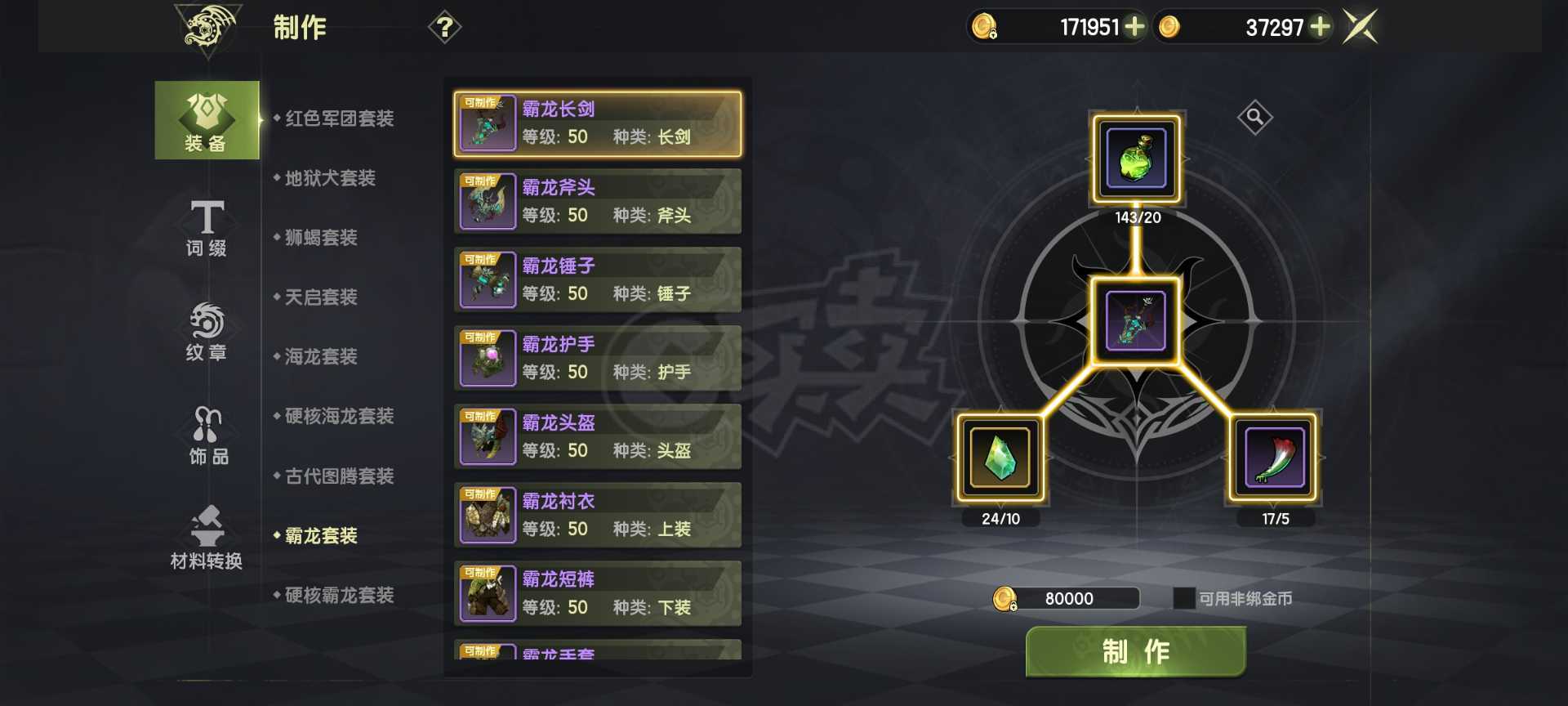
Task: Click the claw material icon showing 17/5
Action: click(x=1272, y=460)
